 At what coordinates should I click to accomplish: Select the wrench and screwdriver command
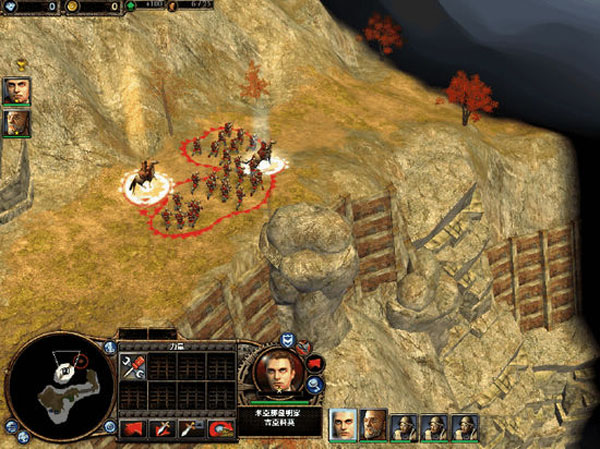pos(134,366)
